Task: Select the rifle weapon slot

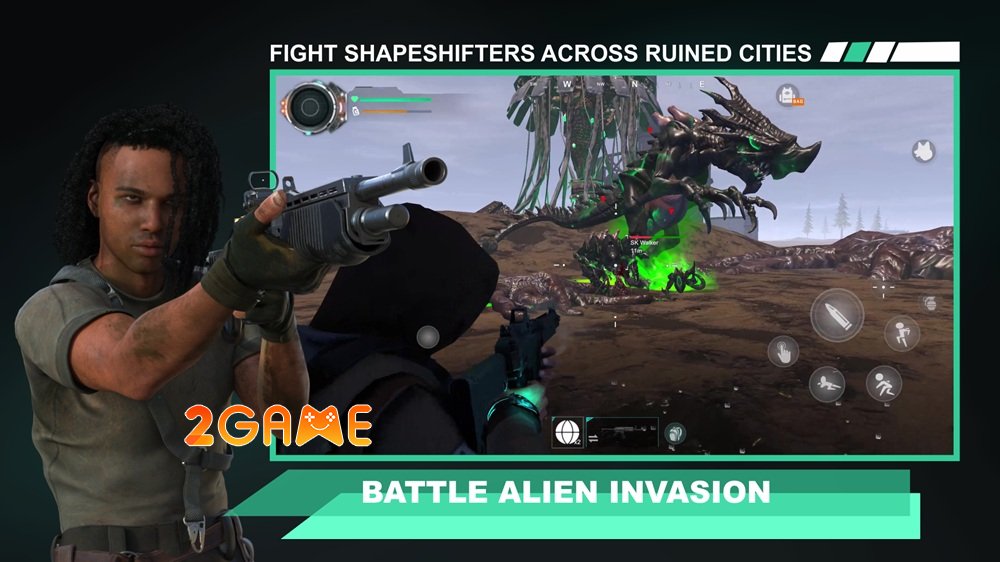Action: click(627, 432)
